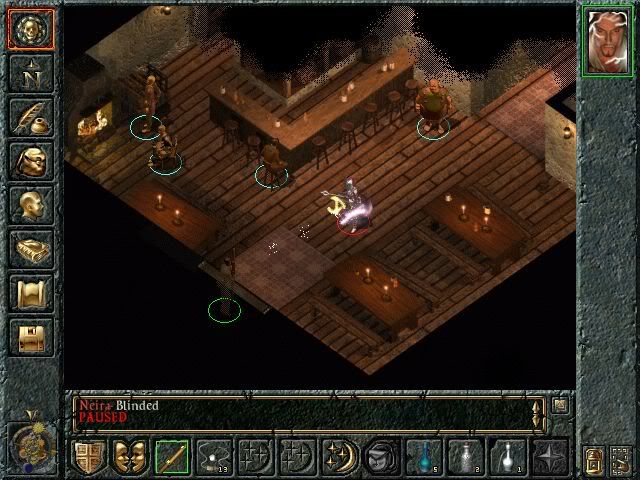The image size is (640, 480).
Task: Open the moon and stars special abilities
Action: pos(338,458)
